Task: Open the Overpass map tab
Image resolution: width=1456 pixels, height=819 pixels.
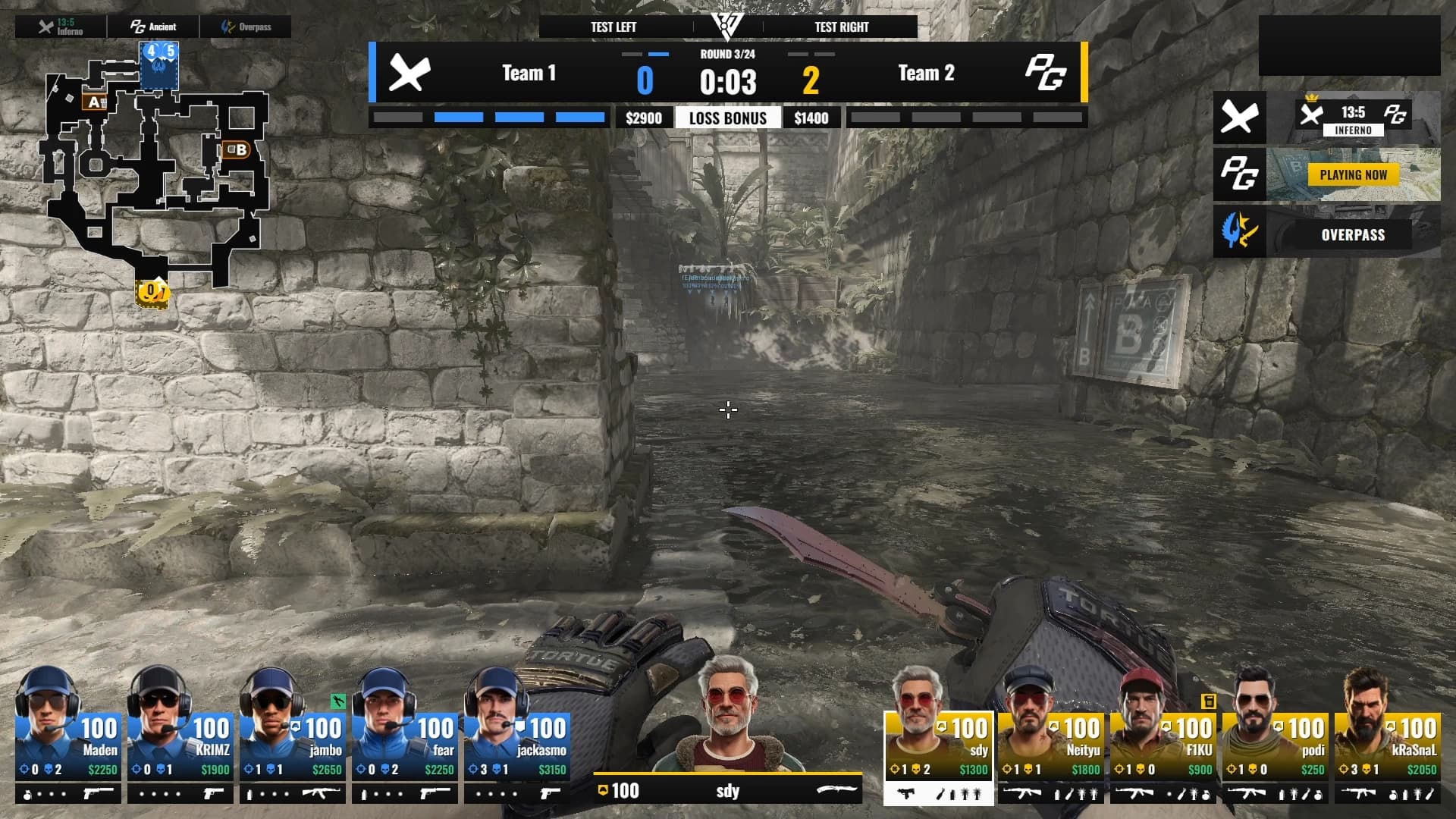Action: [246, 27]
